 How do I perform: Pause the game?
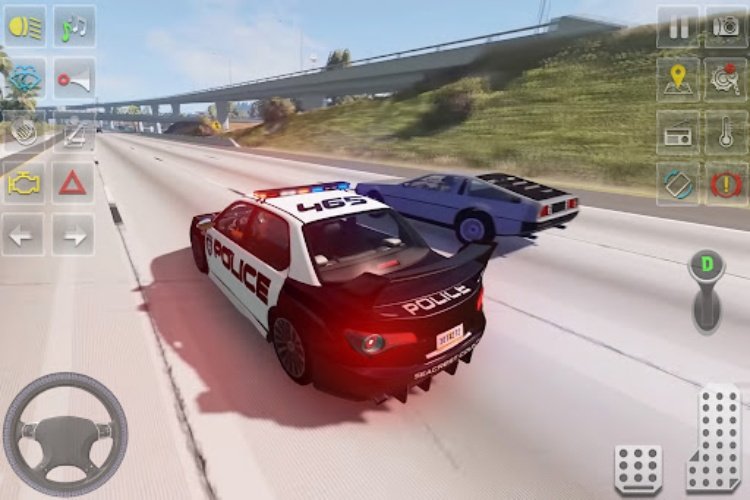(x=678, y=27)
